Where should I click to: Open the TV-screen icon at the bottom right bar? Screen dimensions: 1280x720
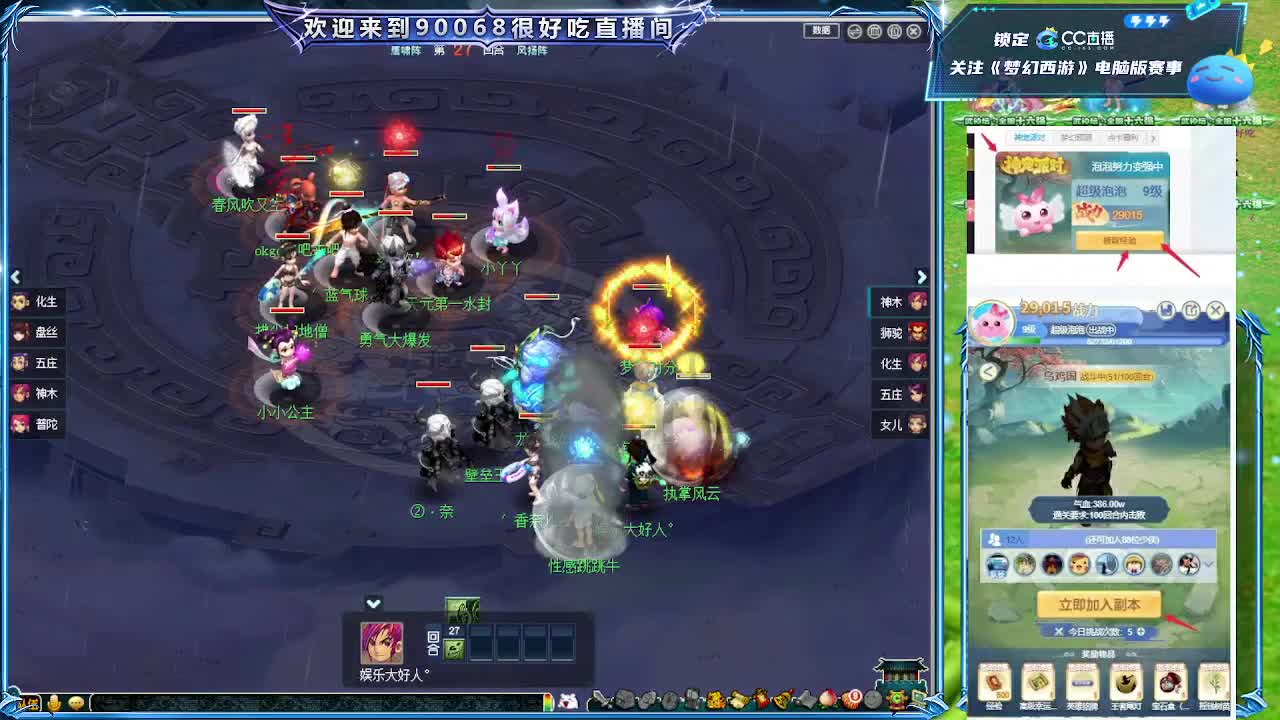click(x=918, y=695)
